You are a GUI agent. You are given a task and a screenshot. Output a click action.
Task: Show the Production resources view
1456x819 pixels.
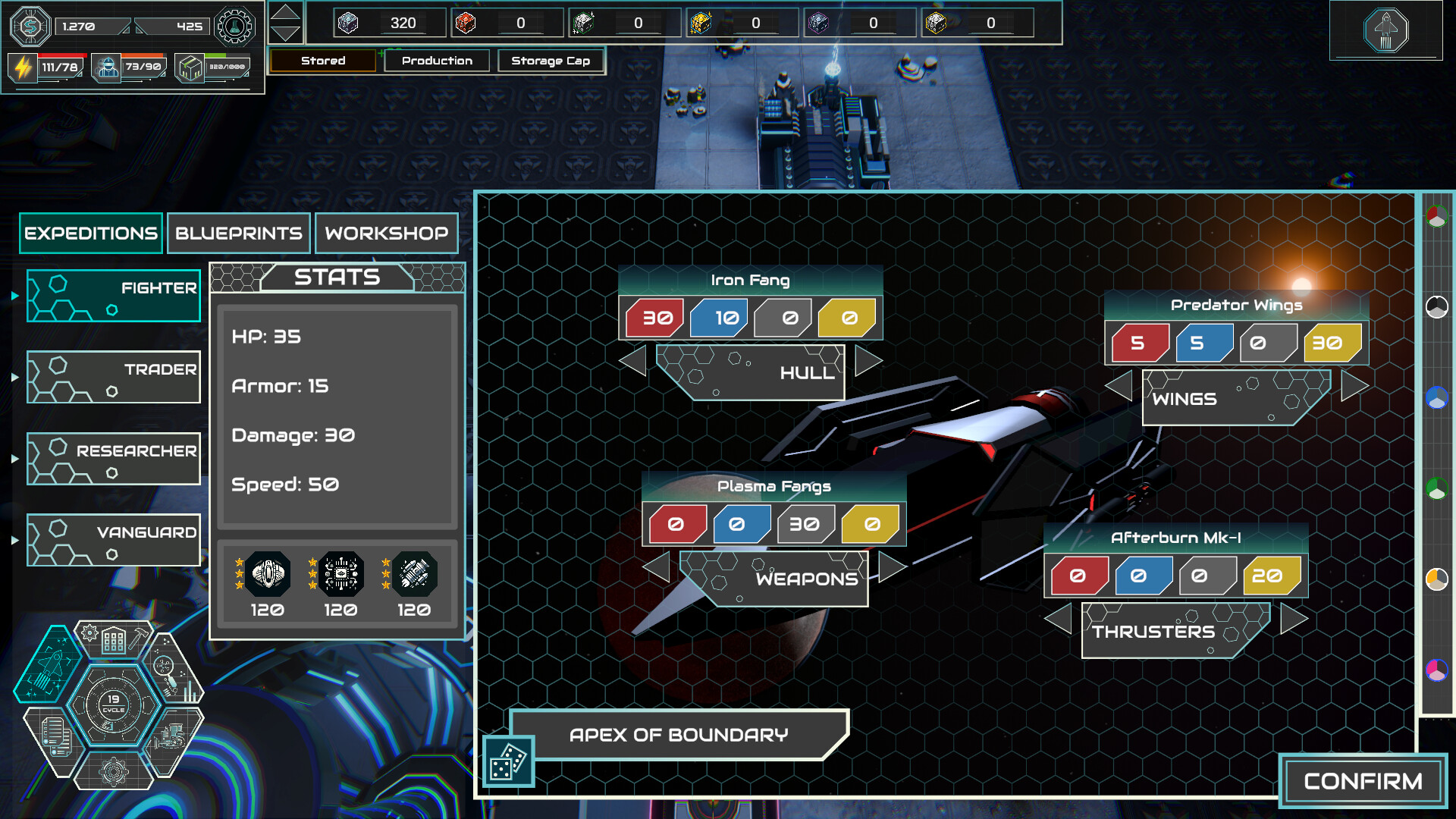click(x=437, y=61)
